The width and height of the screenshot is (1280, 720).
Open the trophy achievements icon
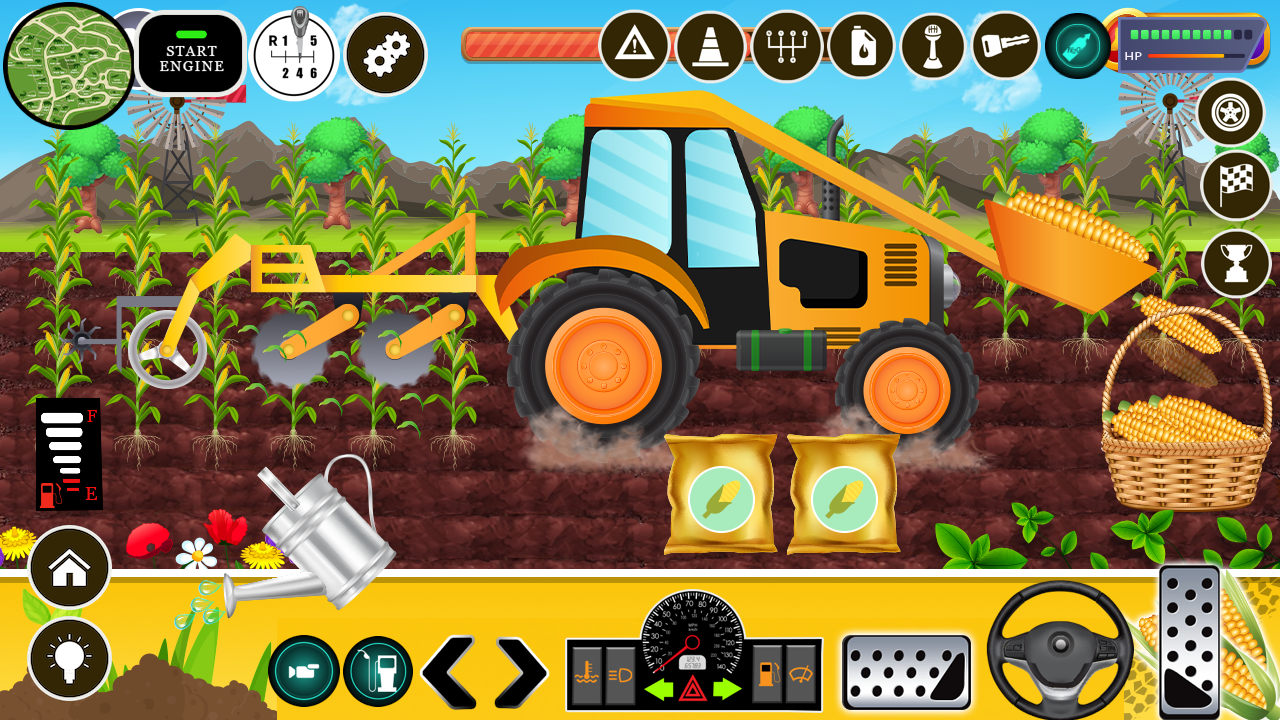[x=1237, y=263]
